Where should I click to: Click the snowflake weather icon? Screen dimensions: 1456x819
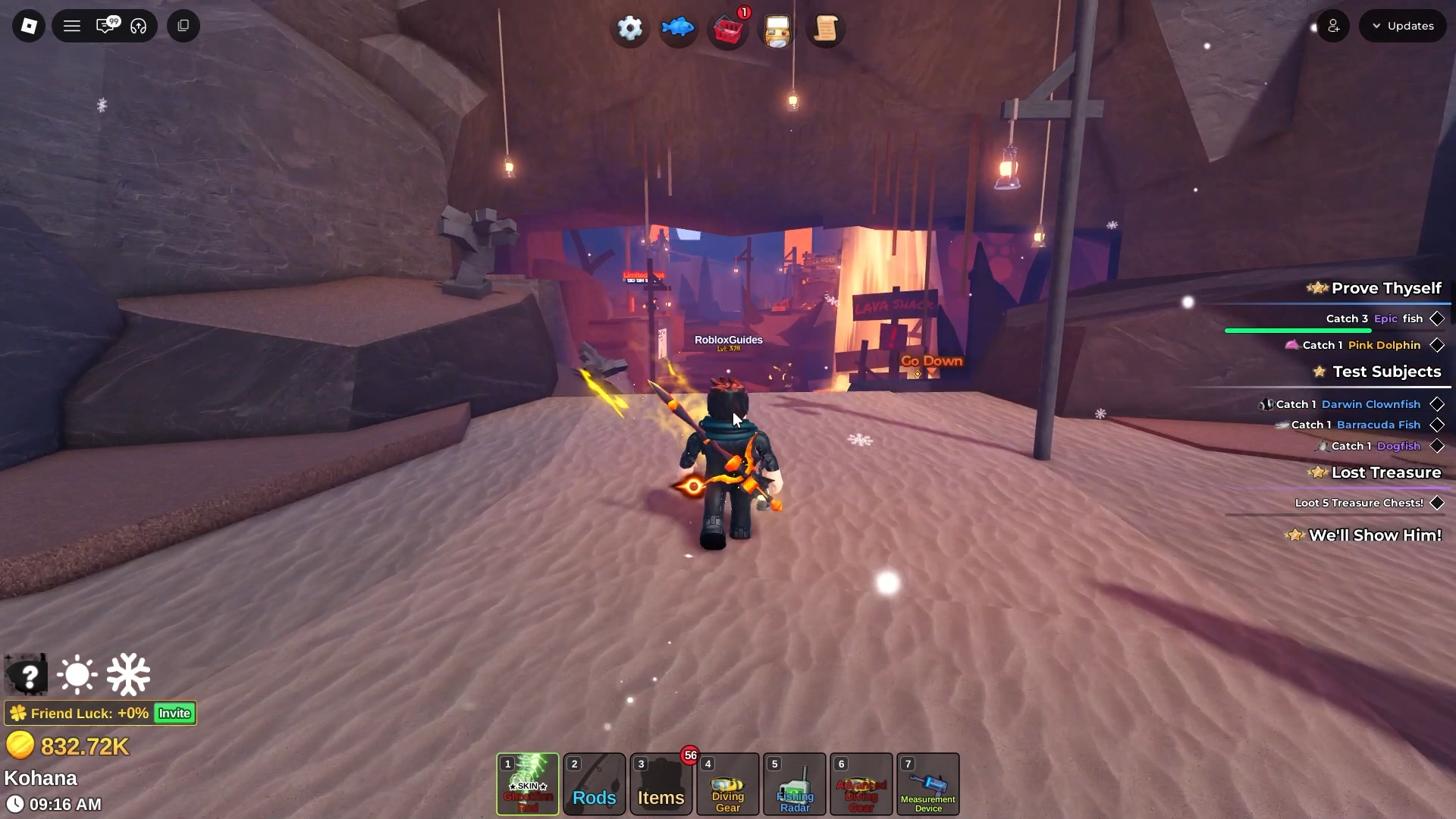tap(128, 674)
